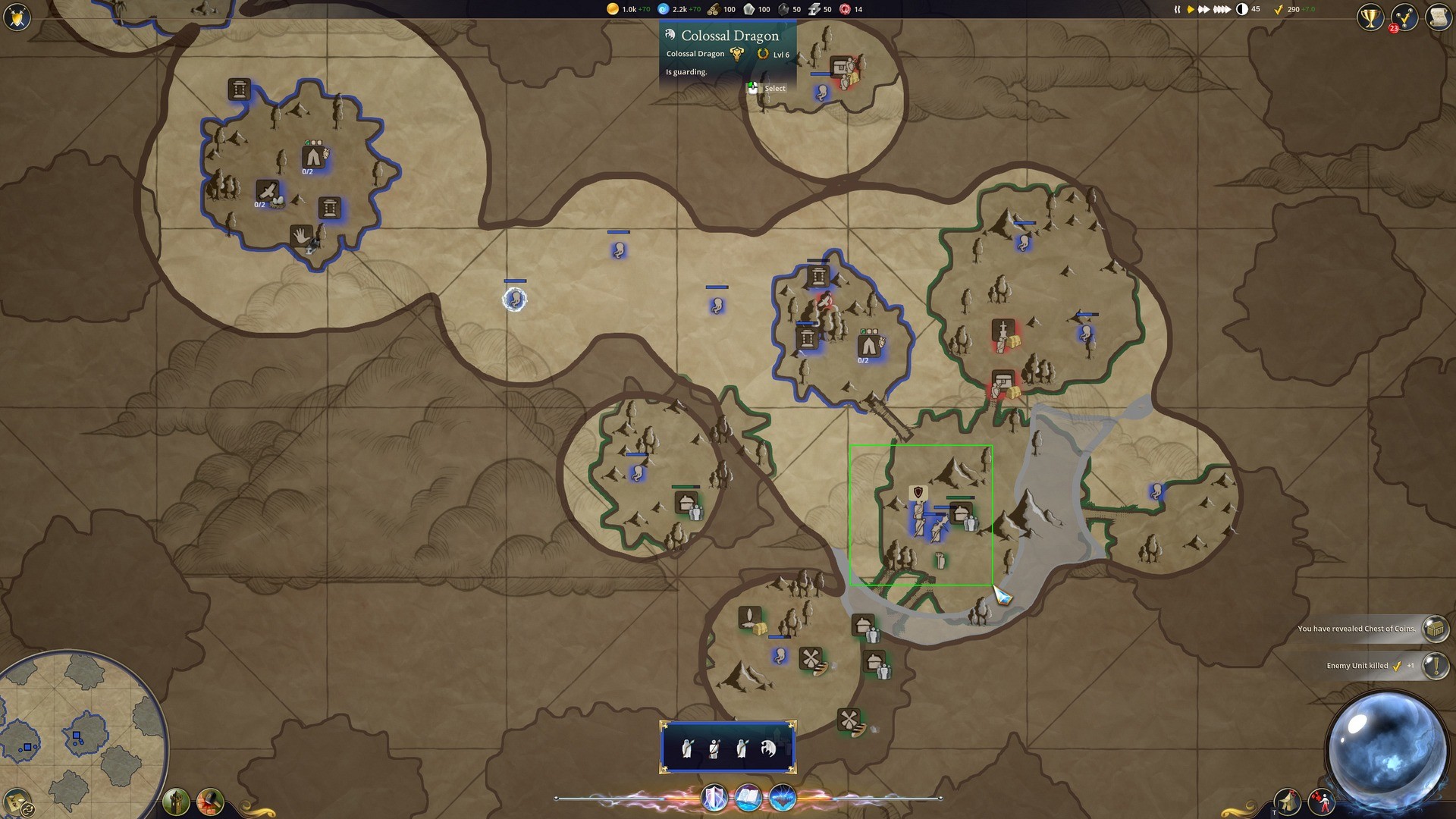Click the 'Enemy Unit killed' notification entry
The height and width of the screenshot is (819, 1456).
[1365, 667]
